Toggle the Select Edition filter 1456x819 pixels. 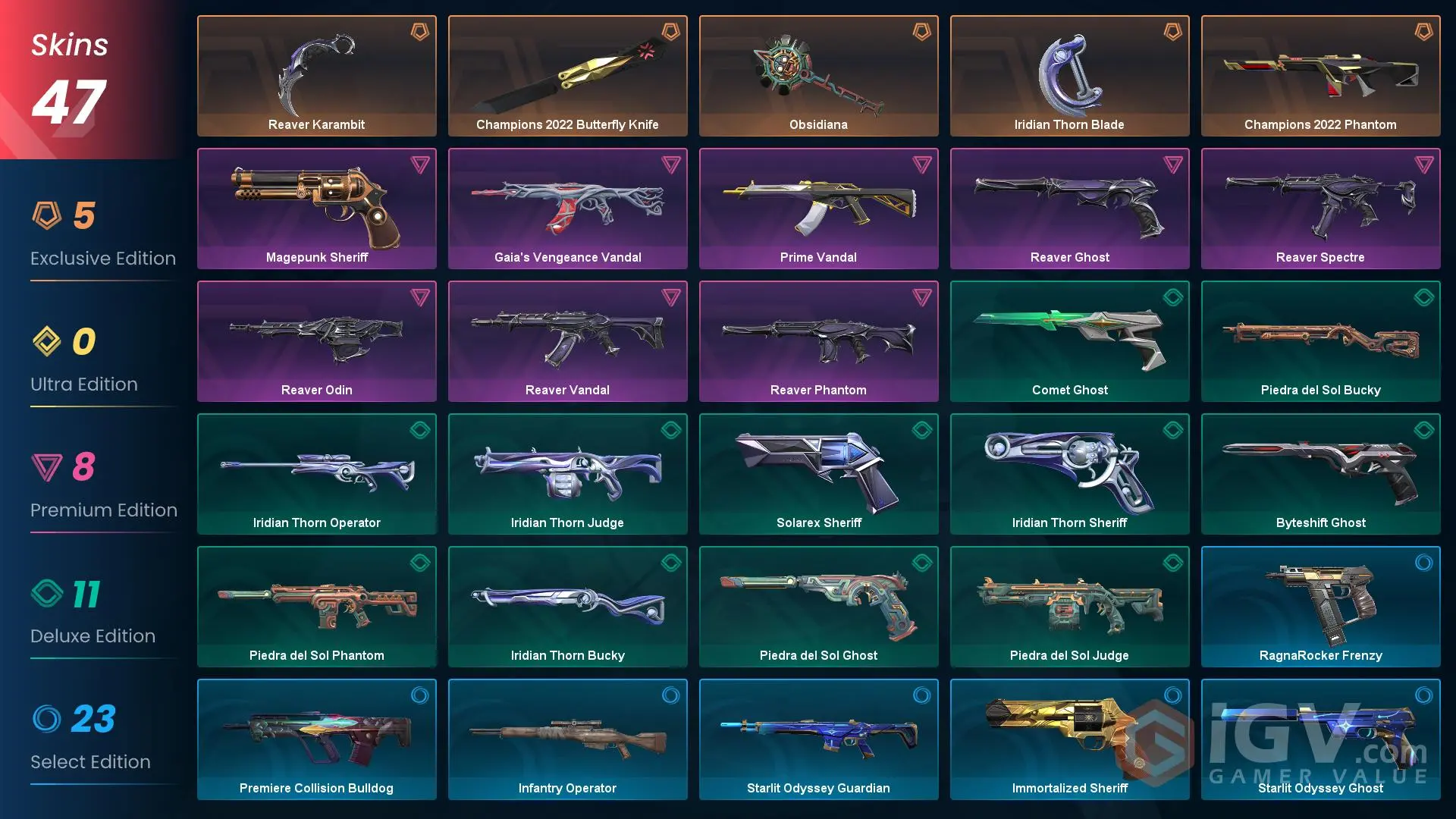coord(91,739)
